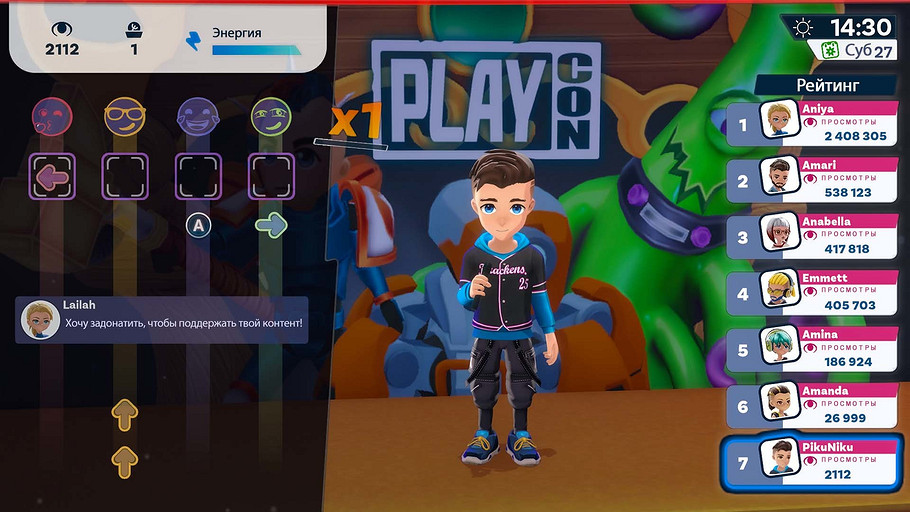Tap the purple laughing emoji icon
Viewport: 910px width, 512px height.
(197, 117)
